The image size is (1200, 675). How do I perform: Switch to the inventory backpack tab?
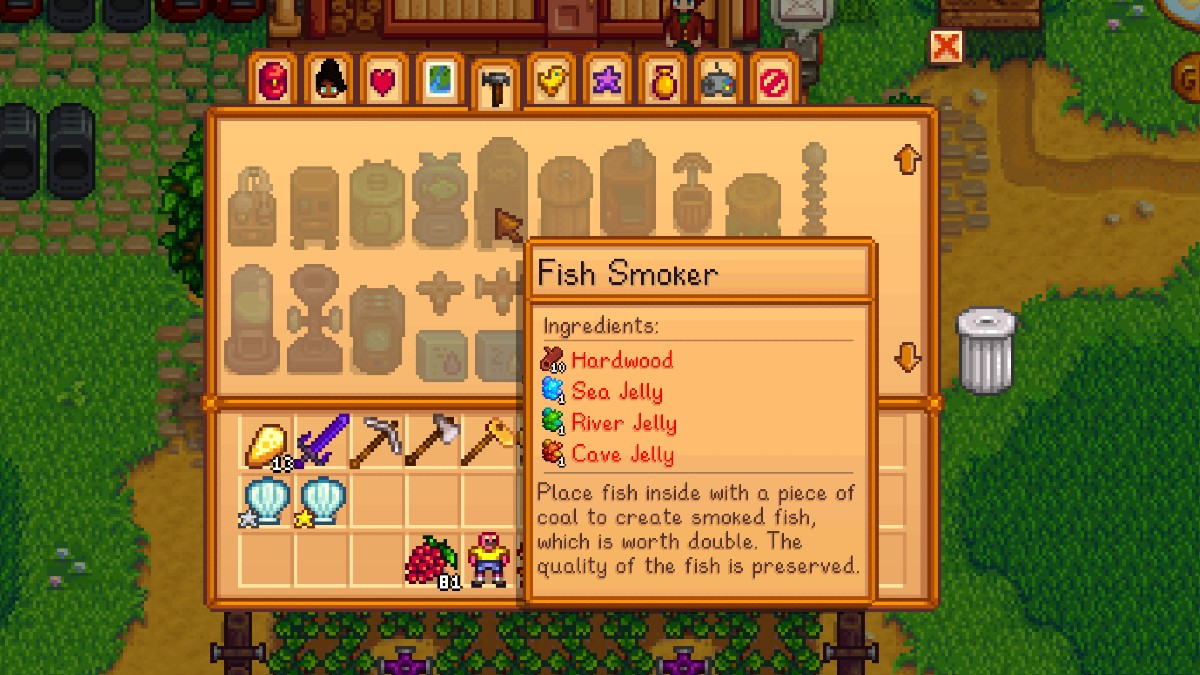[x=273, y=82]
